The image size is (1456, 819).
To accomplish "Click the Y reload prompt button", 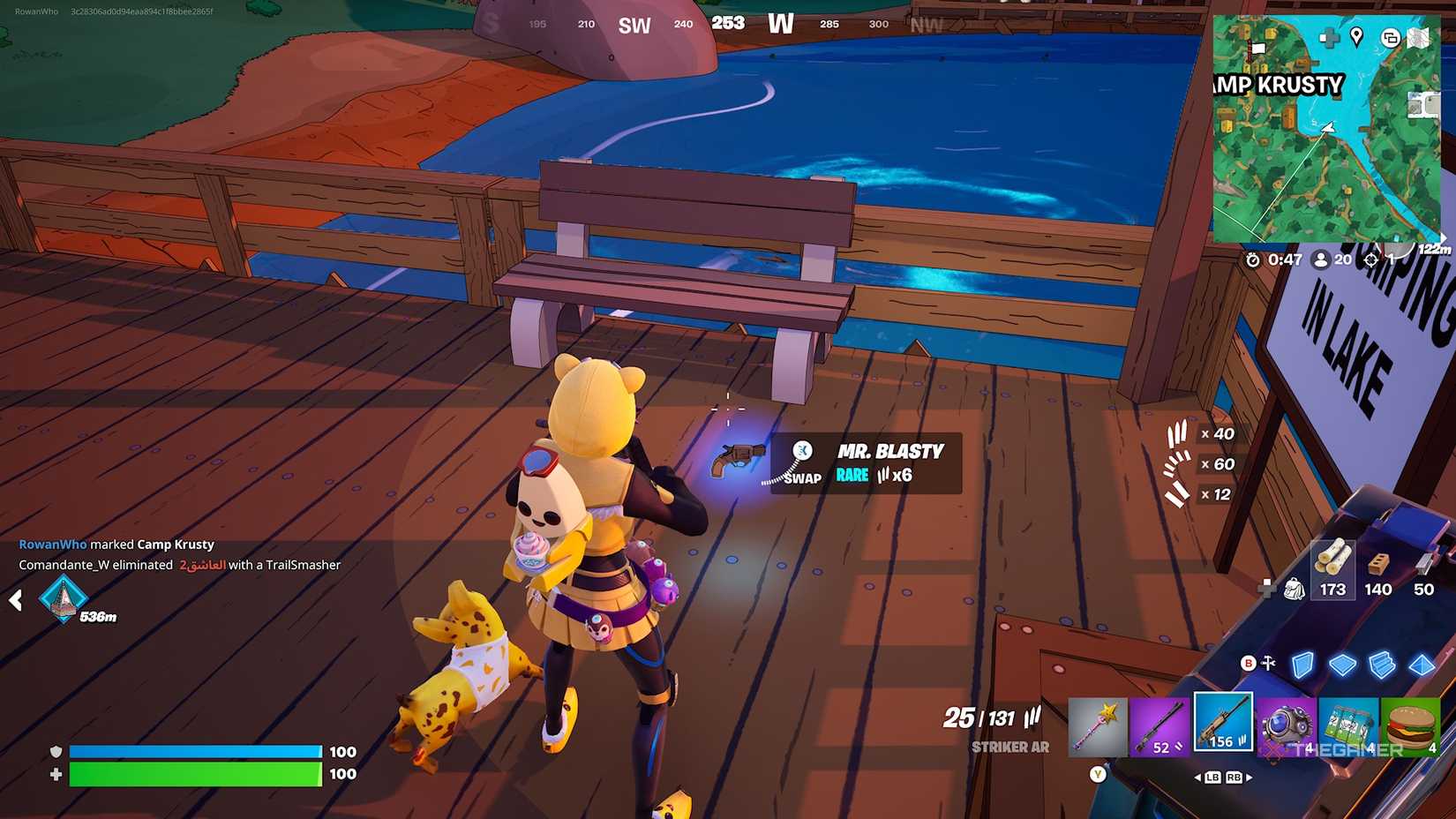I will coord(1098,774).
